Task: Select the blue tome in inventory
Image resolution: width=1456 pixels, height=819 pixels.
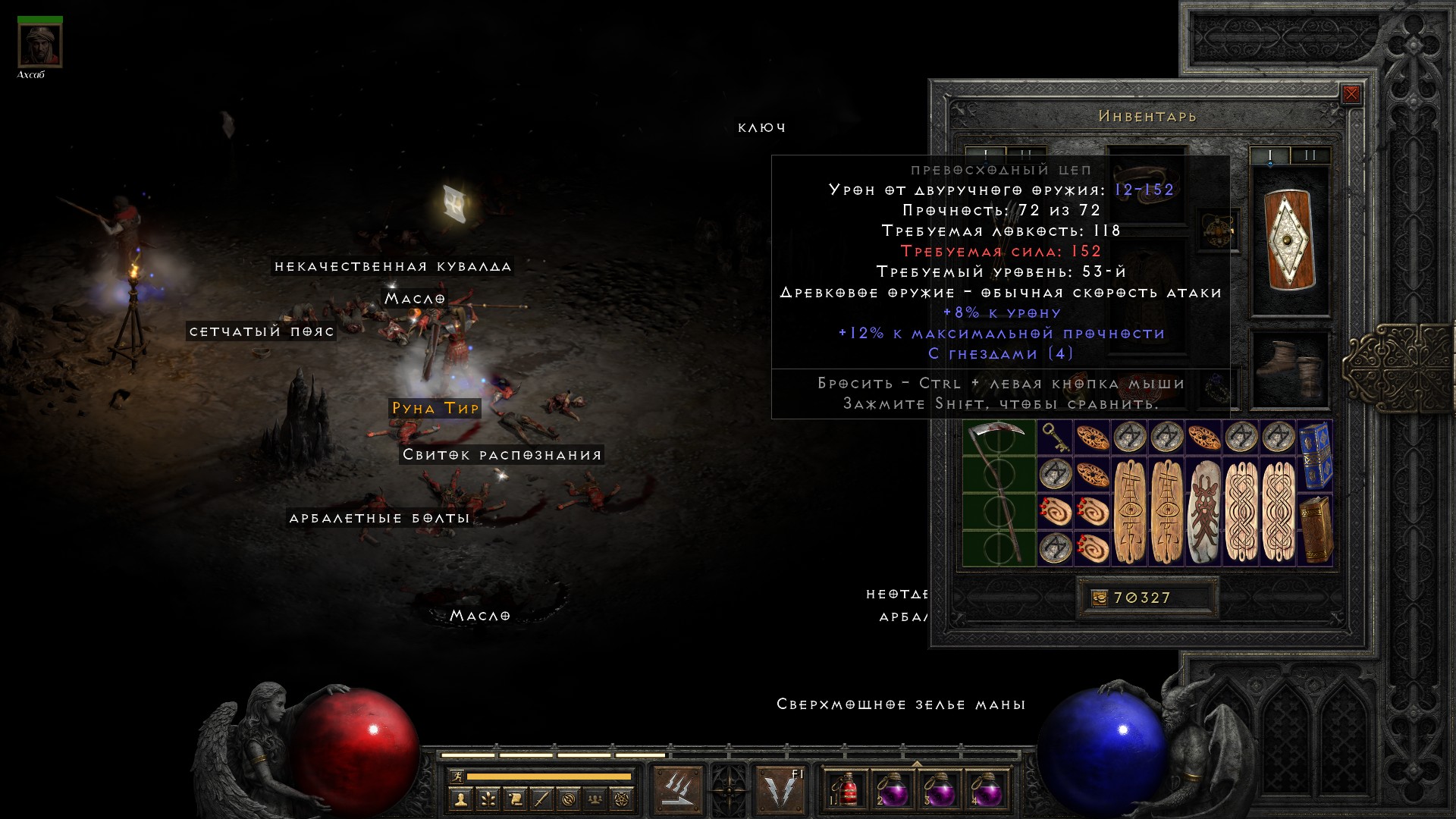Action: click(x=1316, y=456)
